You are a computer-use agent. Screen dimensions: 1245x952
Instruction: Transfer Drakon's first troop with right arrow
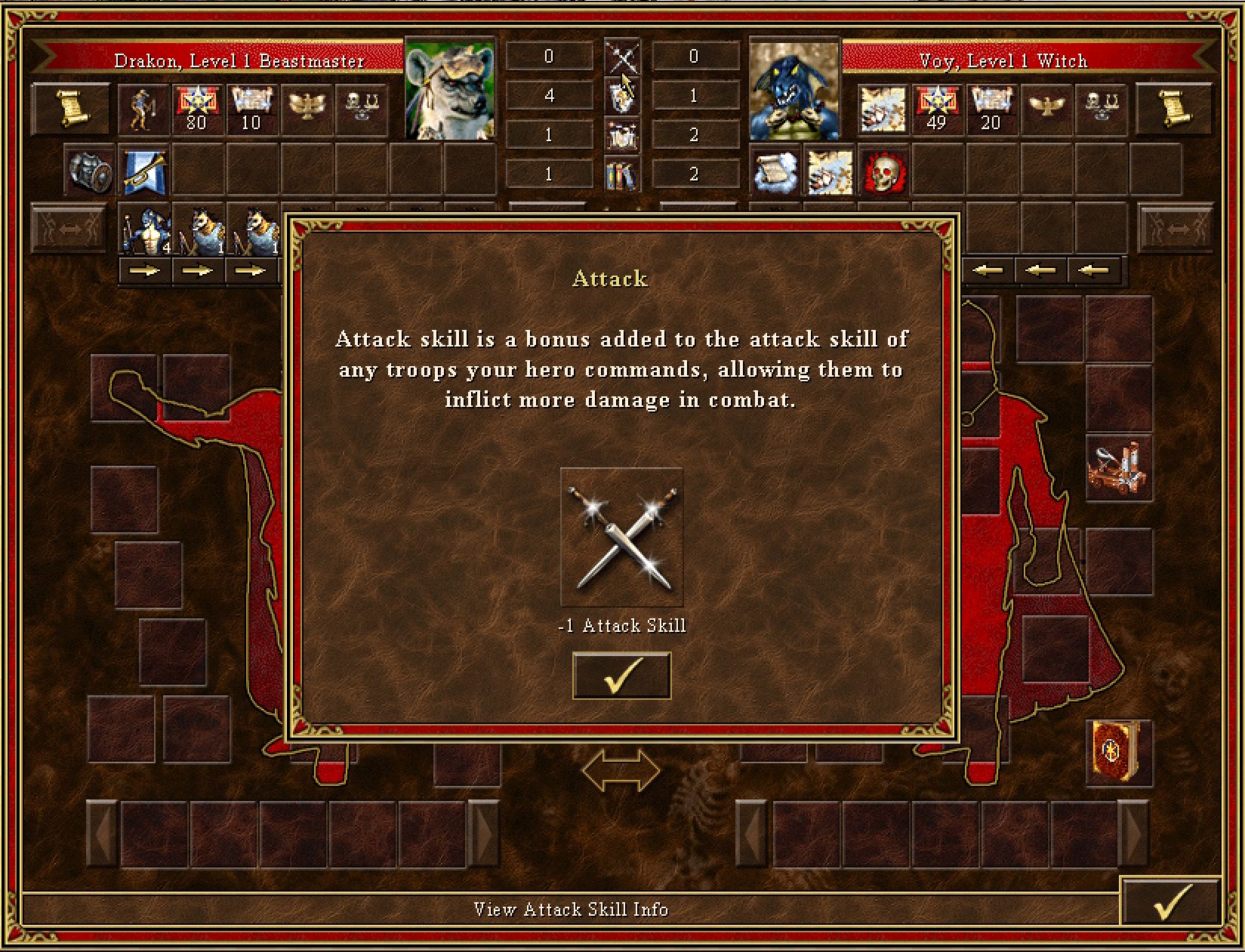pyautogui.click(x=144, y=270)
